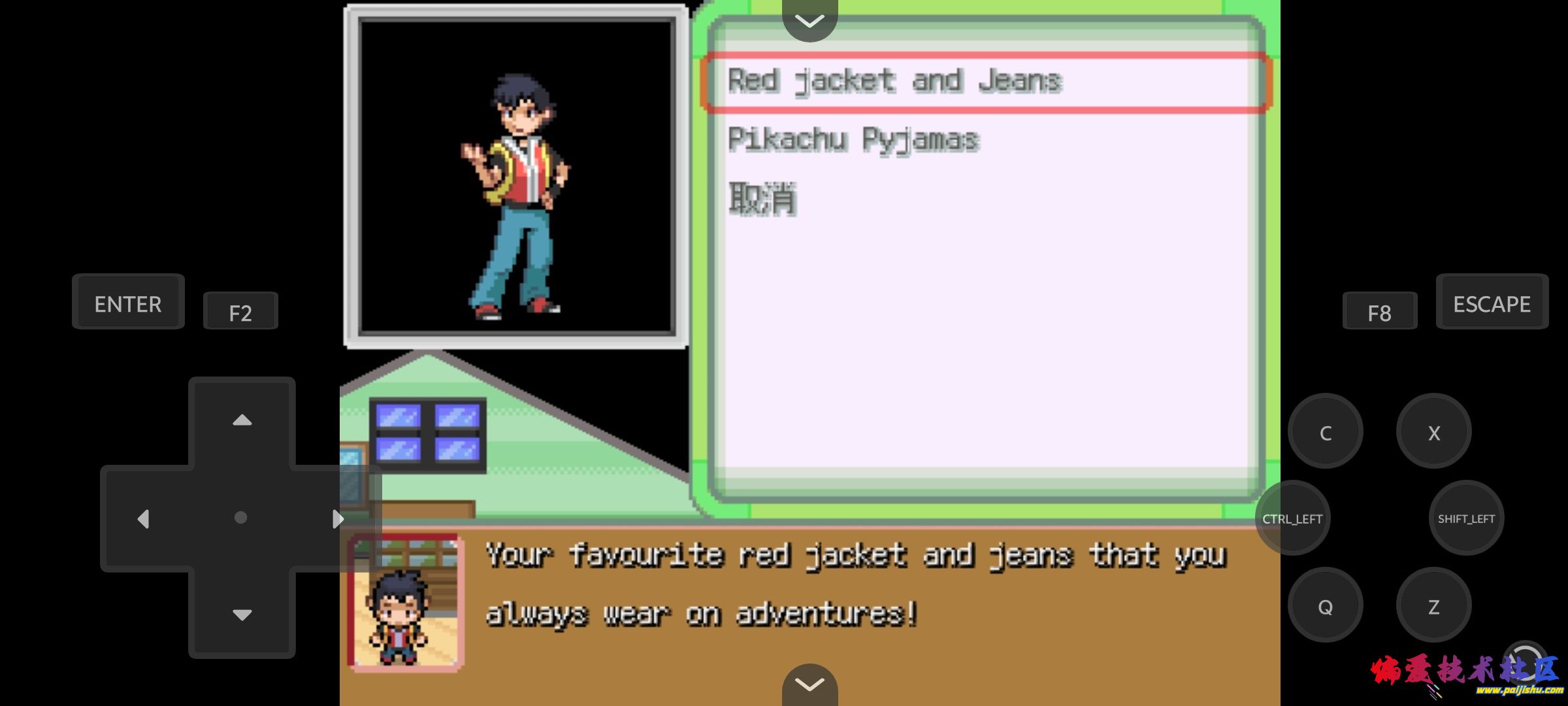Tap the SHIFT_LEFT round button
This screenshot has width=1568, height=706.
(1466, 518)
